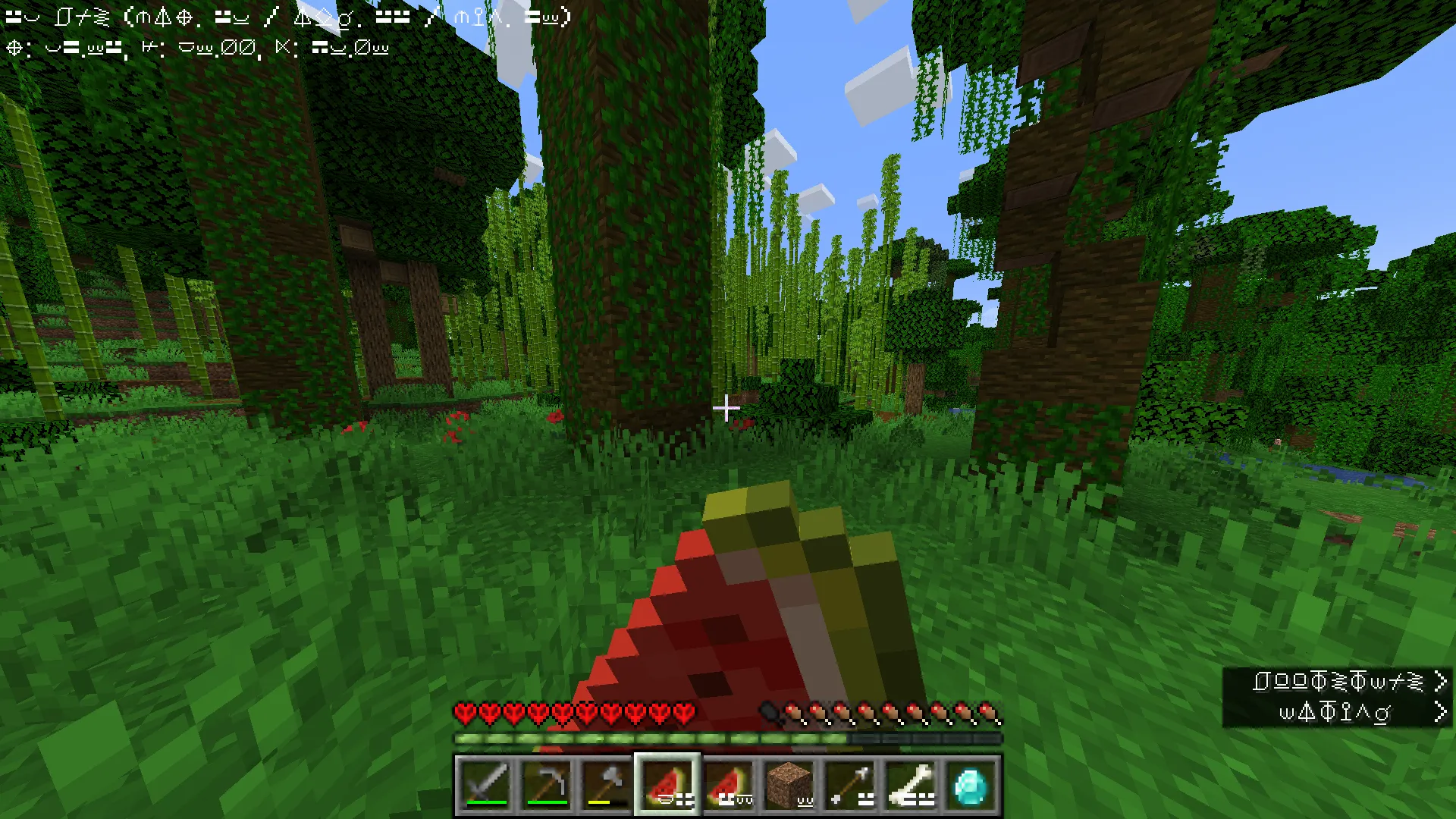The width and height of the screenshot is (1456, 819).
Task: Click the second glyph text line at top left
Action: (x=197, y=47)
